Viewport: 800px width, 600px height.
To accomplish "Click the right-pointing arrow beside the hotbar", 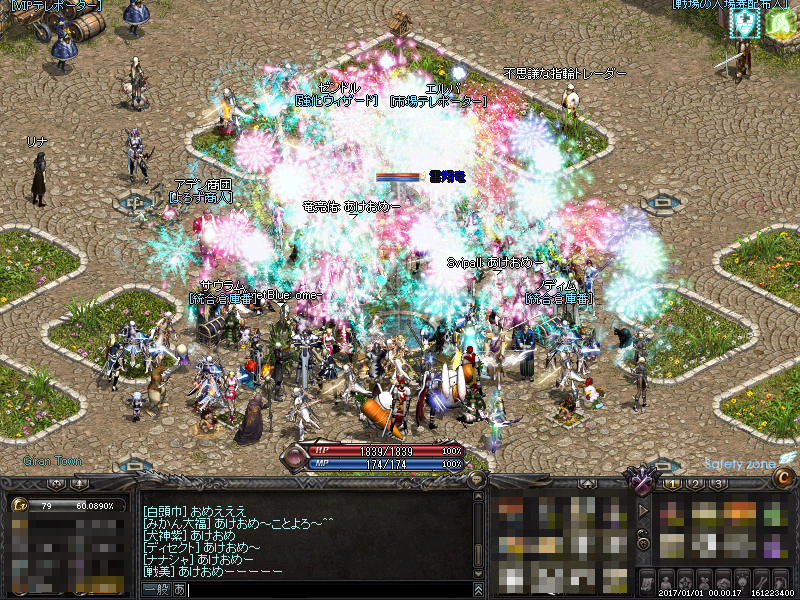I will (x=644, y=510).
